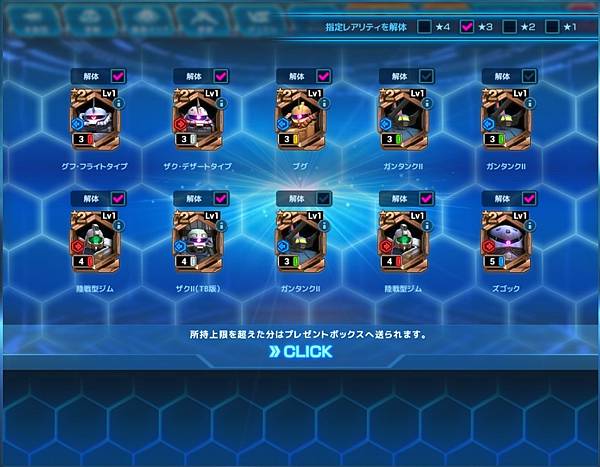The width and height of the screenshot is (600, 467).
Task: Toggle the ★4 rarity dismantle checkbox
Action: [426, 27]
